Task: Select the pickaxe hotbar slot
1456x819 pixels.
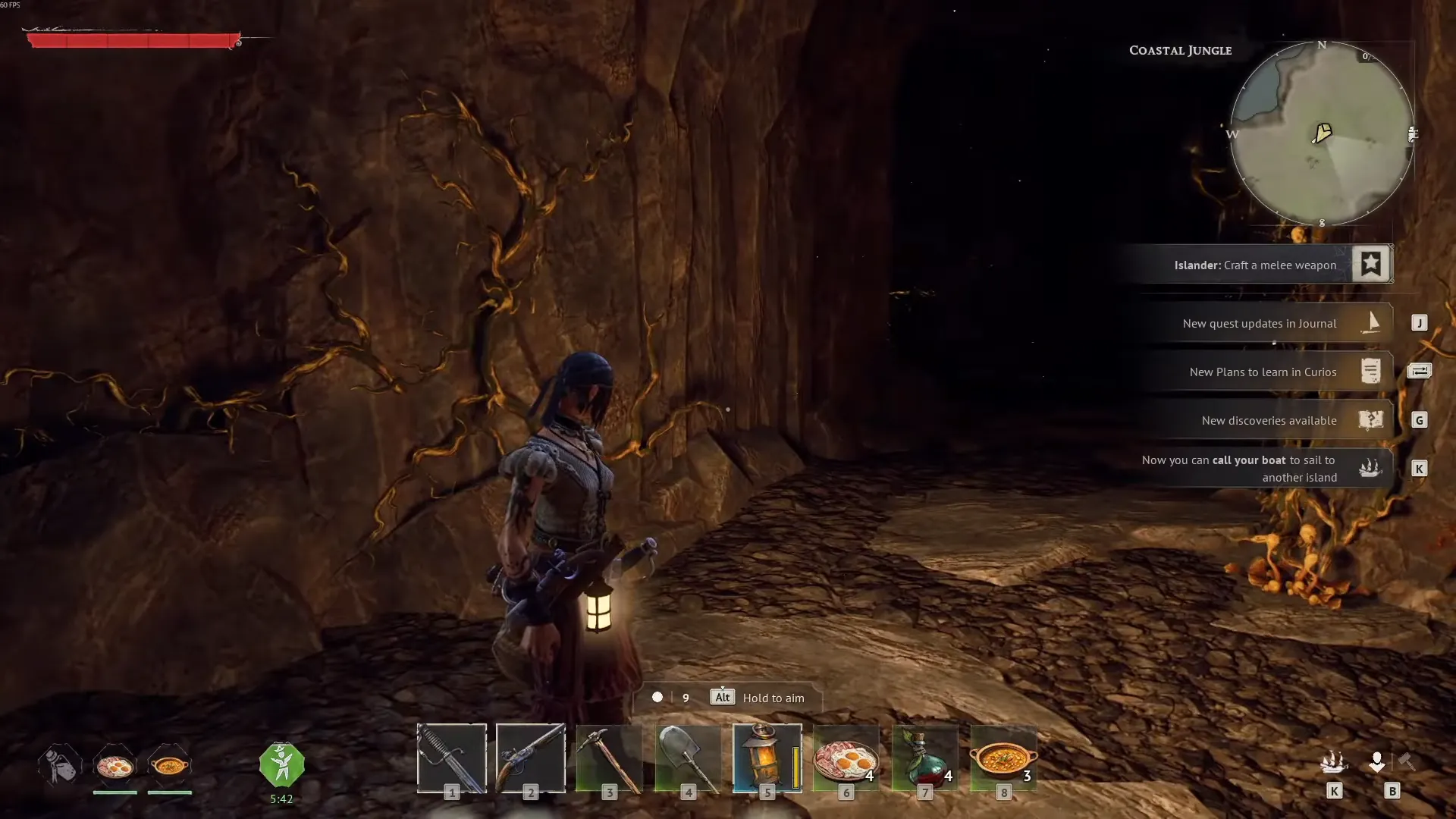Action: 609,758
